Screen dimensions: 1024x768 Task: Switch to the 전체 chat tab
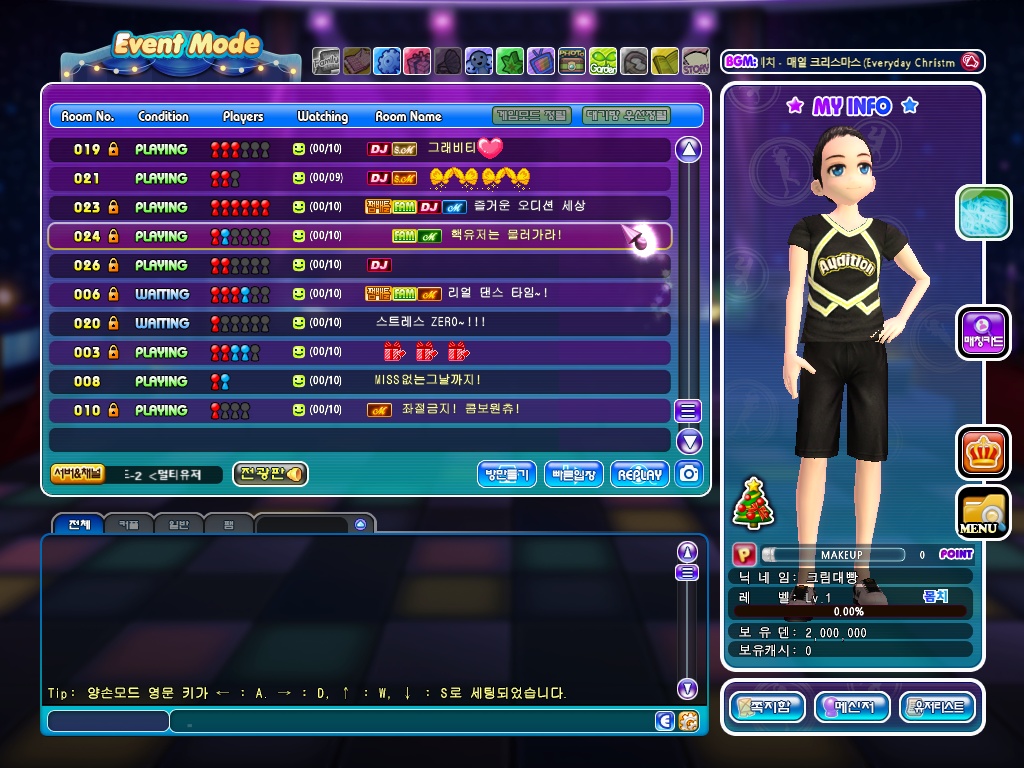(x=78, y=524)
